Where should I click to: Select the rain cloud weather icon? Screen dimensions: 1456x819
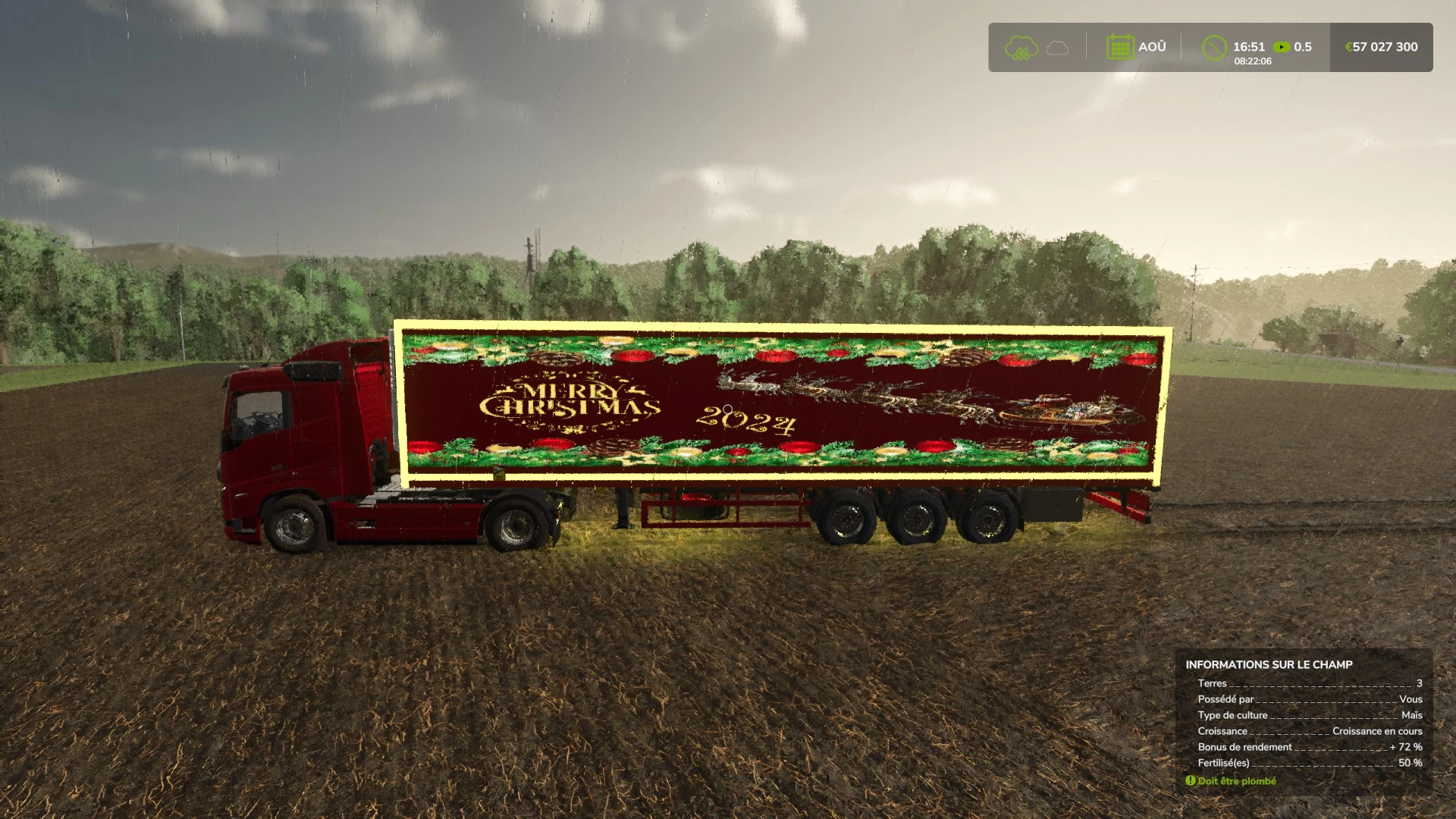[x=1021, y=47]
